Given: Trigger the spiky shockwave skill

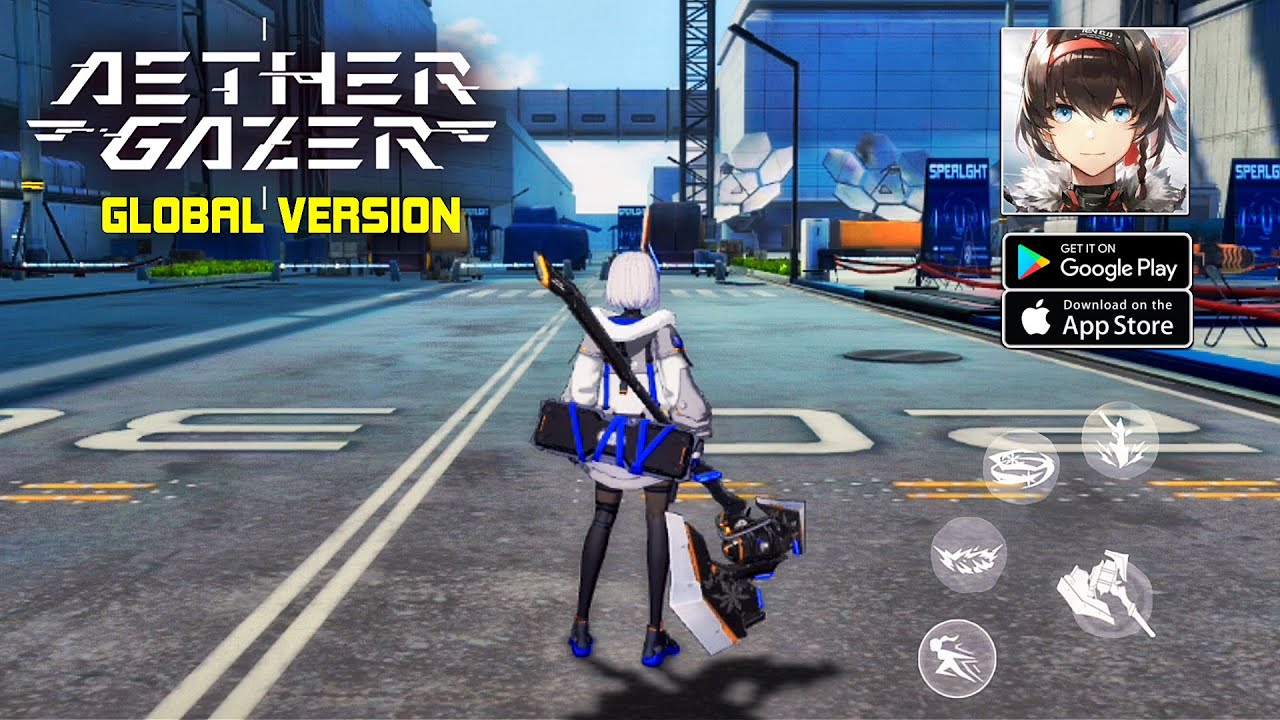Looking at the screenshot, I should (x=968, y=555).
